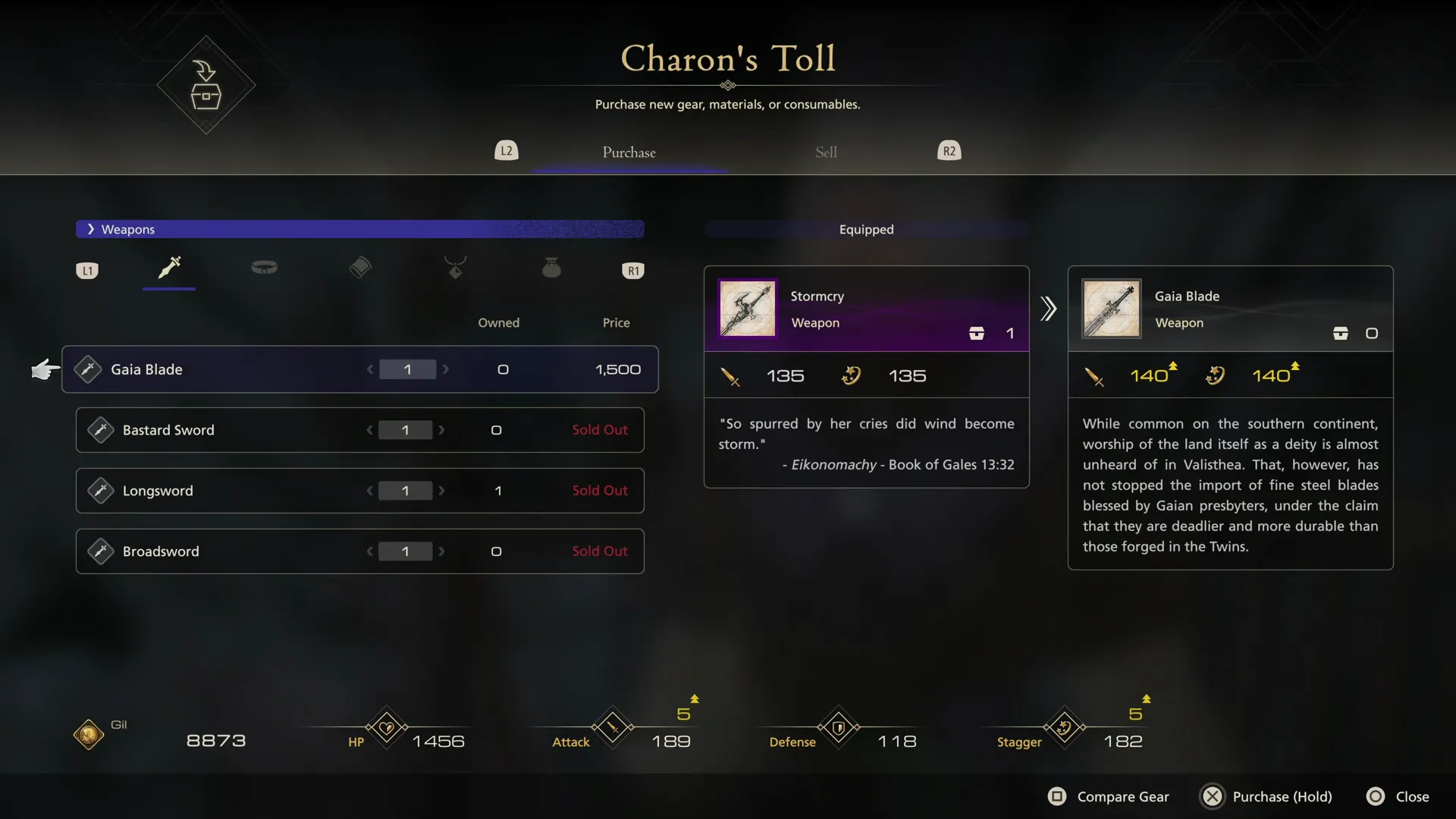Click the Charon's Toll shop chest emblem
The width and height of the screenshot is (1456, 819).
click(x=206, y=86)
